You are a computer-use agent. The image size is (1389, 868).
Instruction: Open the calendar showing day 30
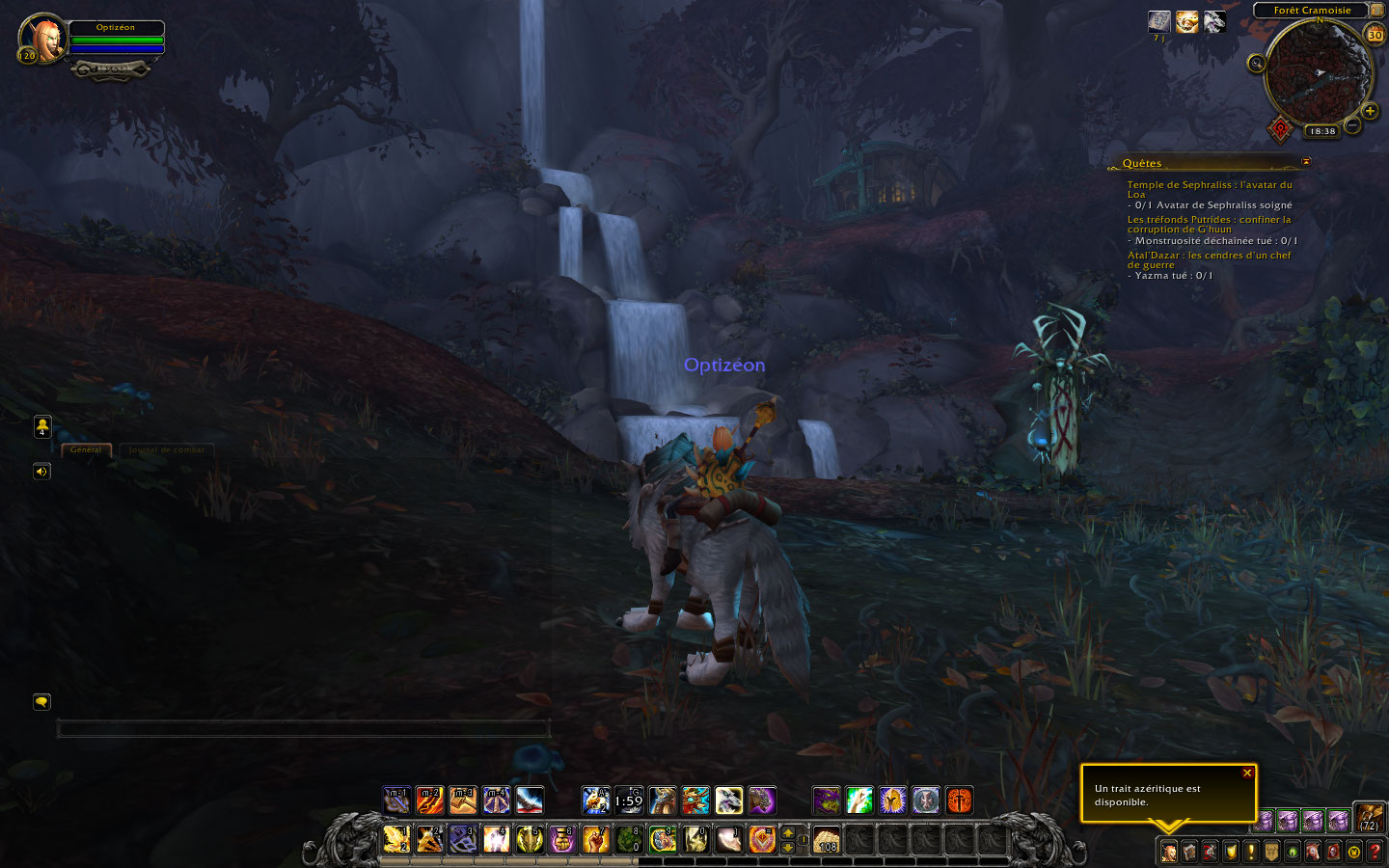point(1375,35)
